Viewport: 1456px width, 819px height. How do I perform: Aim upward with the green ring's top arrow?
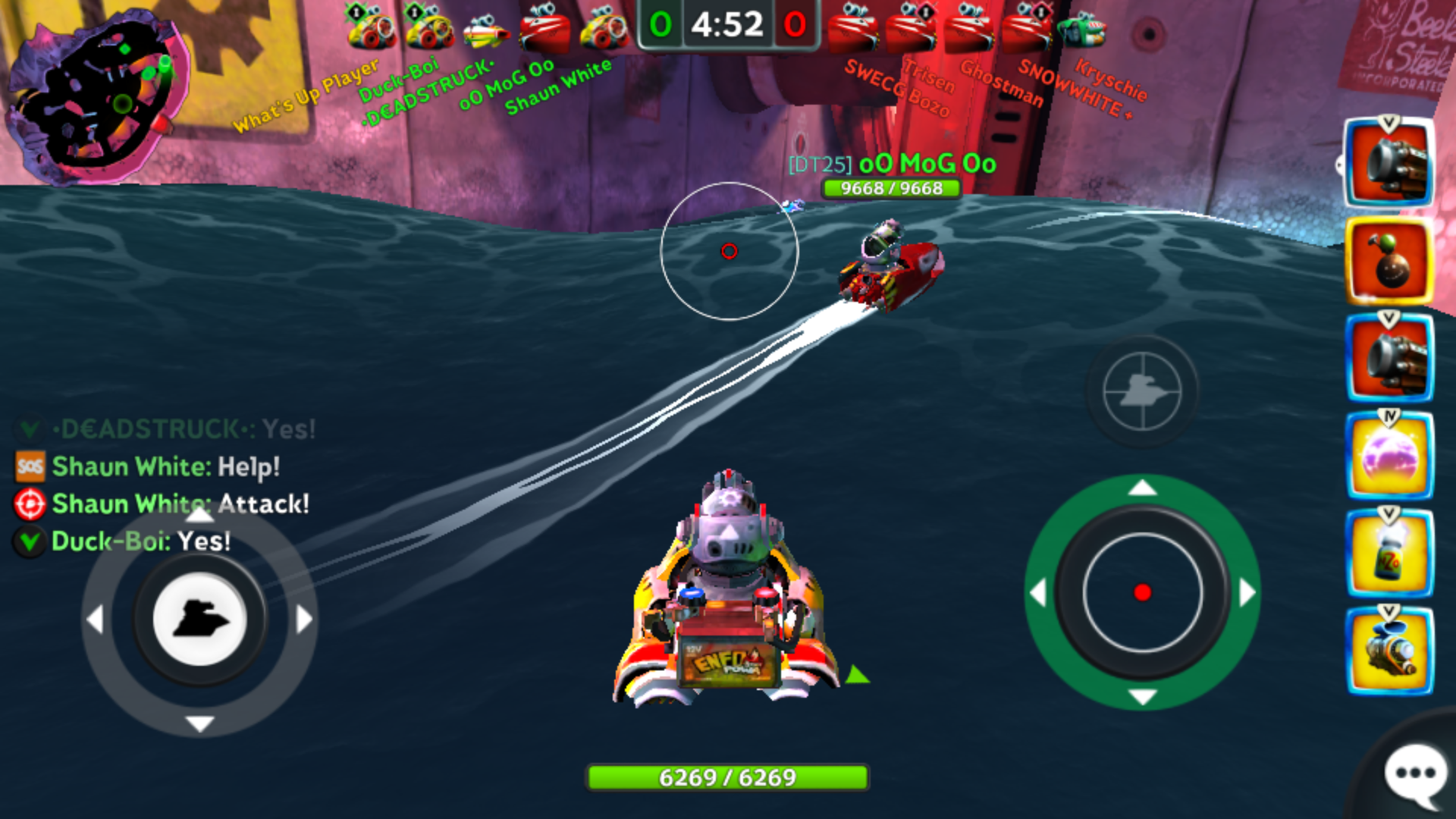point(1142,488)
